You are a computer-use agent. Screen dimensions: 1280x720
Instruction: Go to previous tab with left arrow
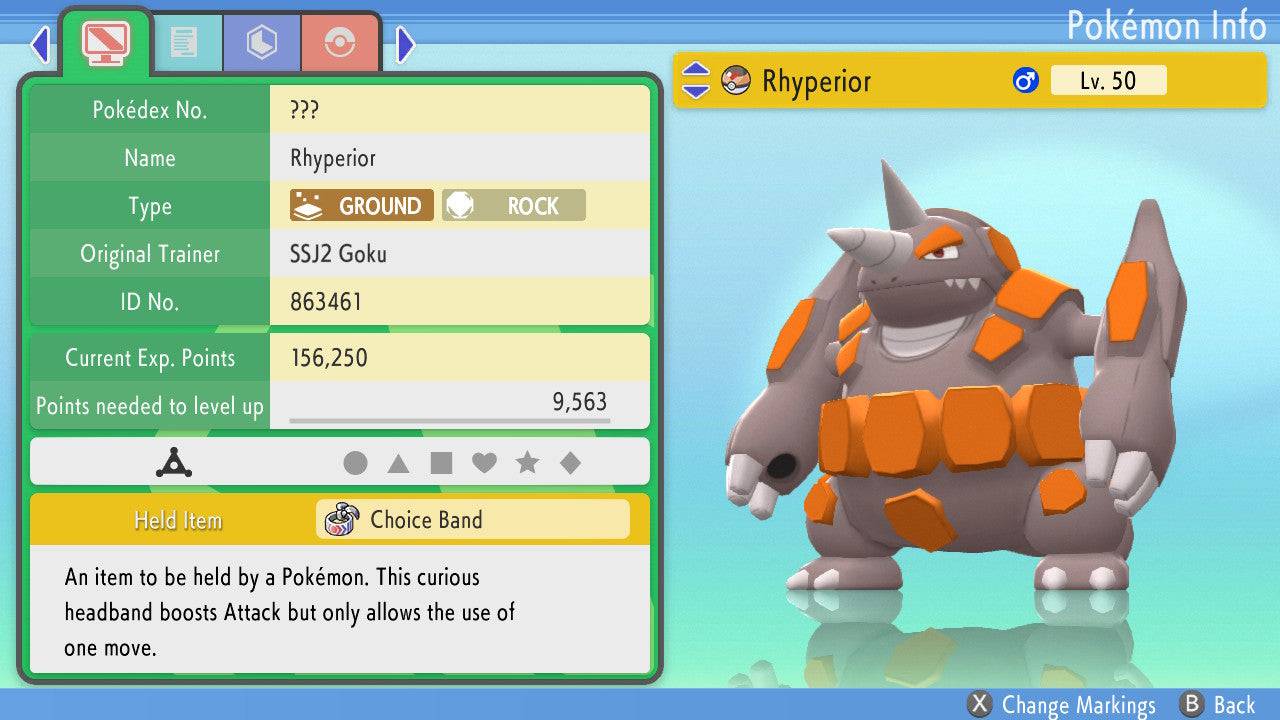pyautogui.click(x=40, y=44)
